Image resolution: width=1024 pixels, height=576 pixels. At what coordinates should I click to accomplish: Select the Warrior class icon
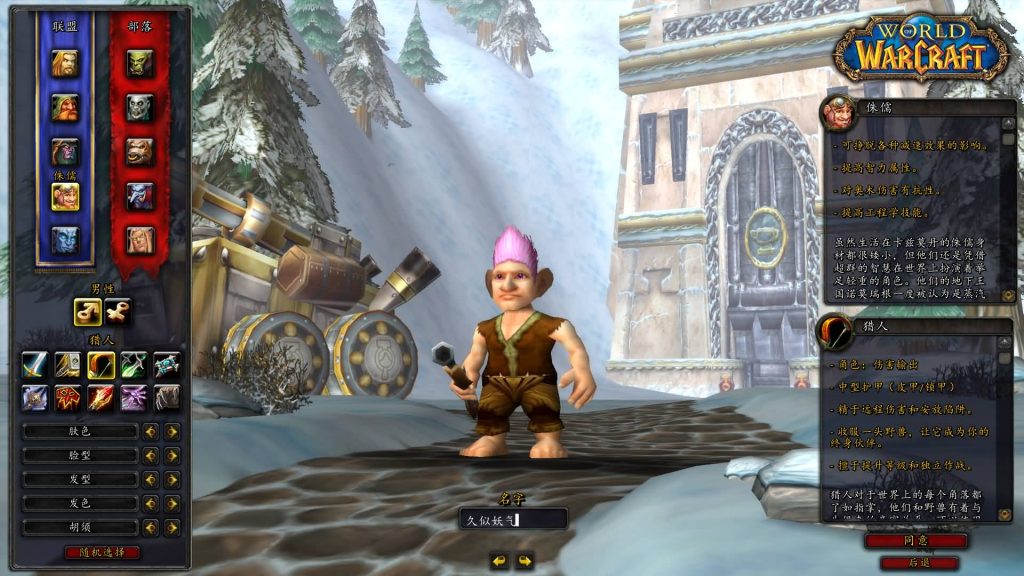35,366
